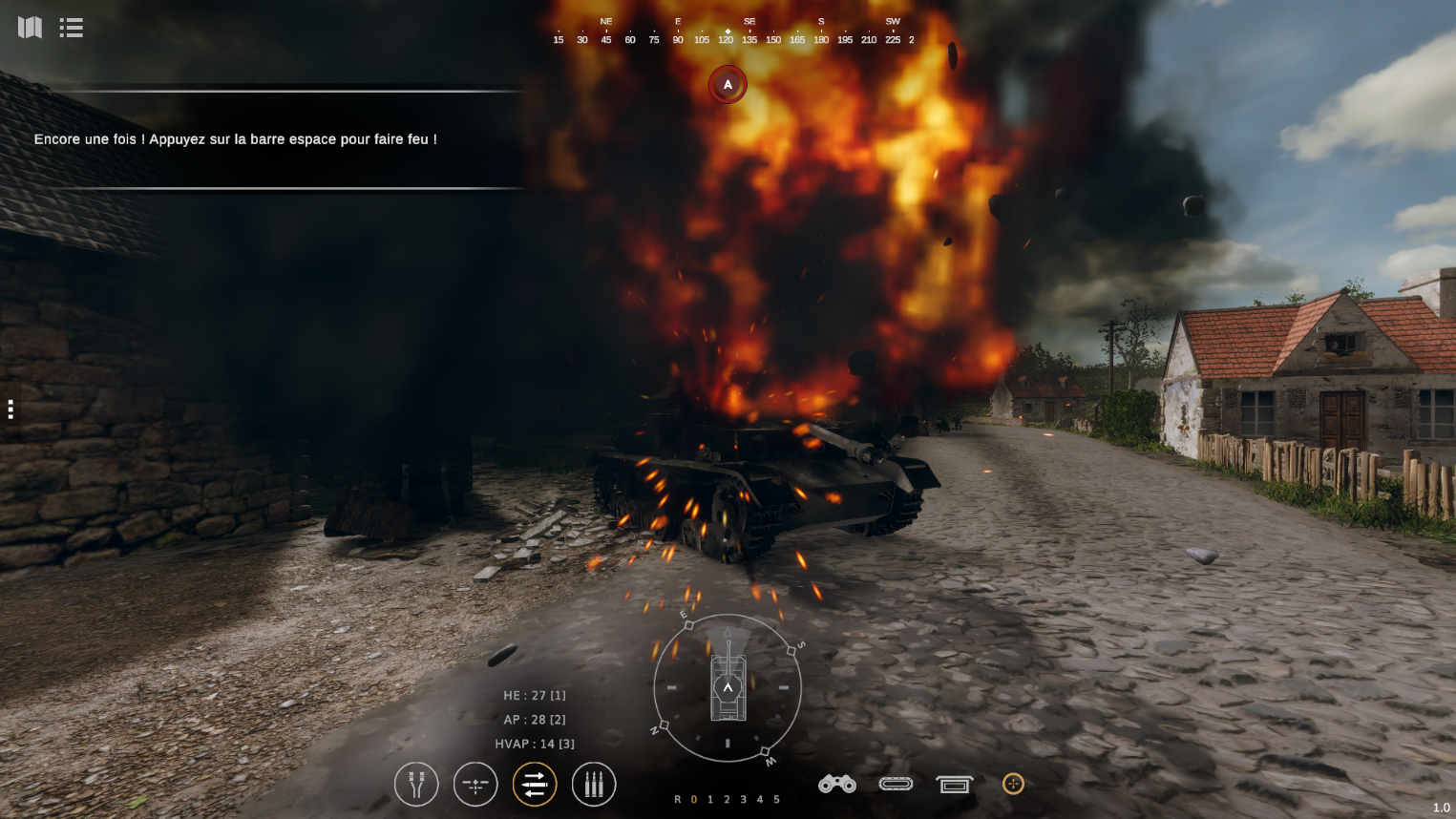
Task: Expand the three-dot side menu
Action: pos(11,409)
